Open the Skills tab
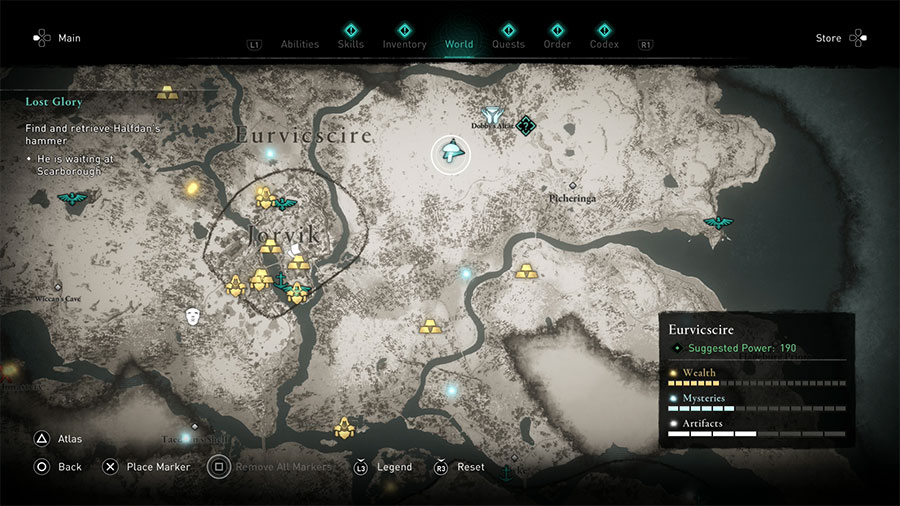 350,44
